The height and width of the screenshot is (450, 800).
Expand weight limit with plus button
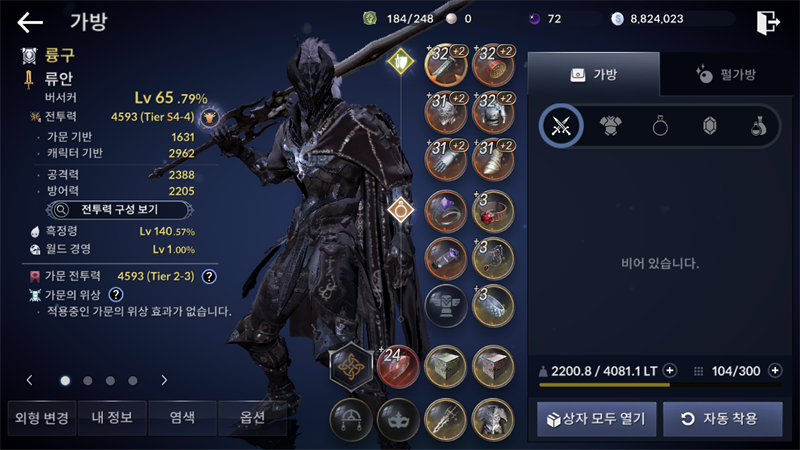[669, 370]
